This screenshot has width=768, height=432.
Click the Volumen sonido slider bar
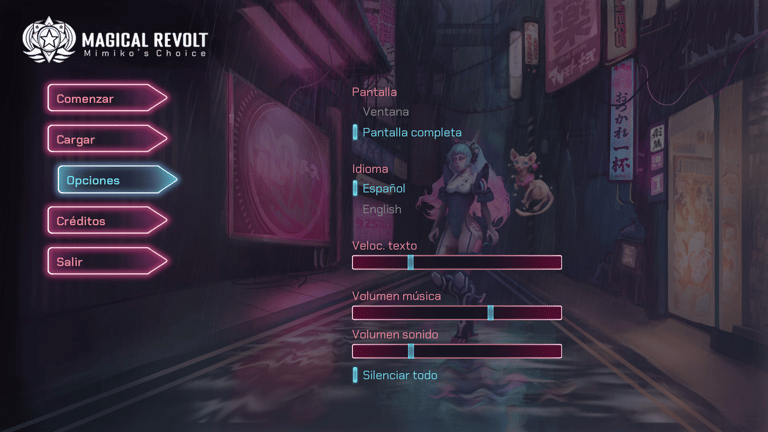457,351
